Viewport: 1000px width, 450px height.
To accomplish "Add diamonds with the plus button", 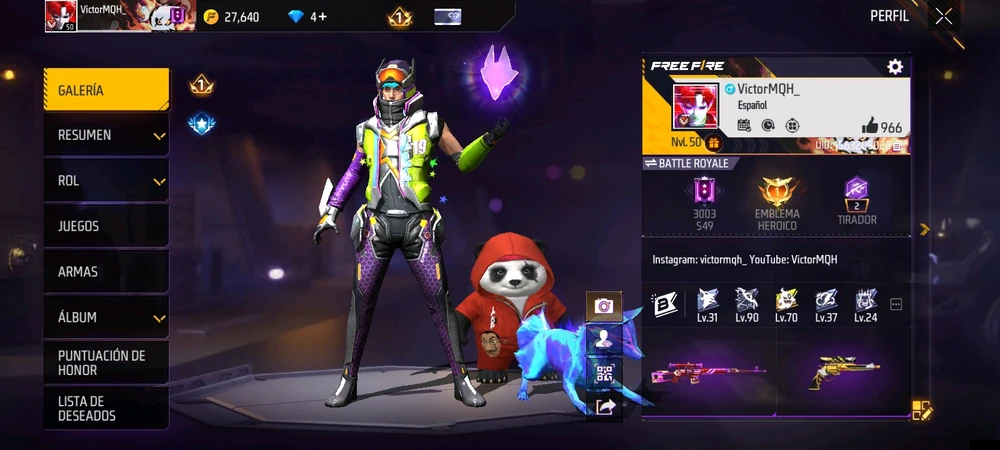I will (x=322, y=17).
